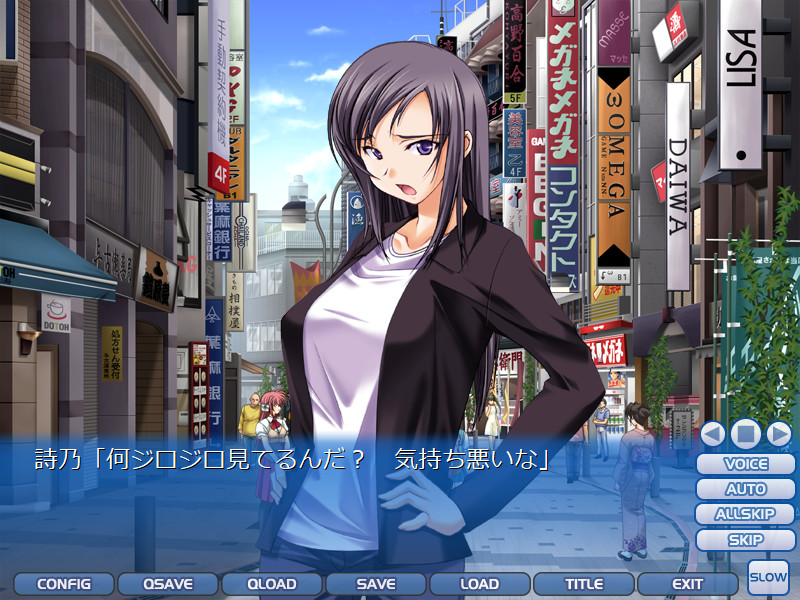Return to the TITLE screen
800x600 pixels.
(584, 584)
